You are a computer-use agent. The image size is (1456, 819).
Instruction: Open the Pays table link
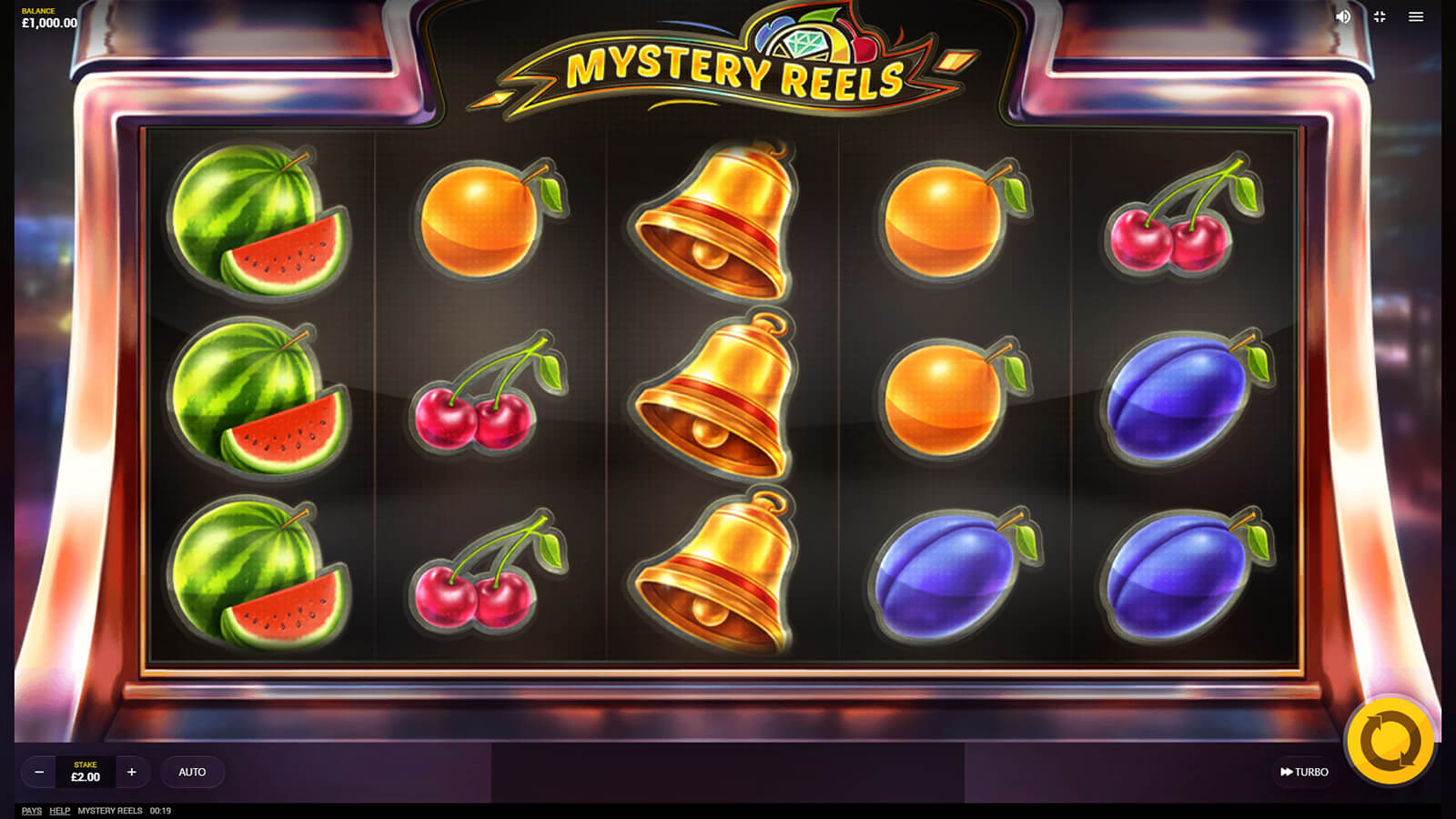[x=32, y=811]
